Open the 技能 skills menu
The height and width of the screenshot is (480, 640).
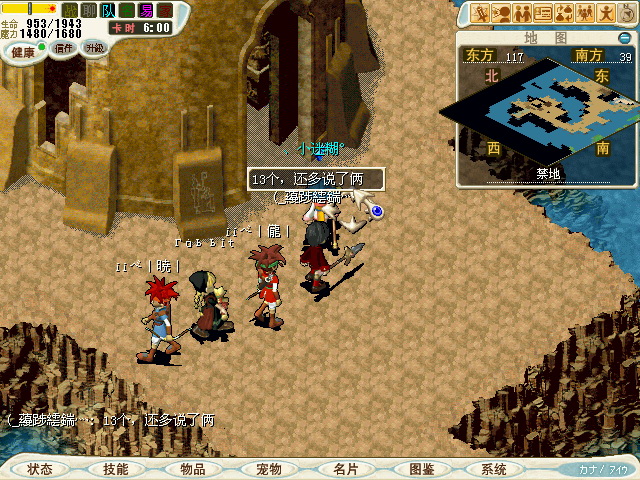coord(115,469)
